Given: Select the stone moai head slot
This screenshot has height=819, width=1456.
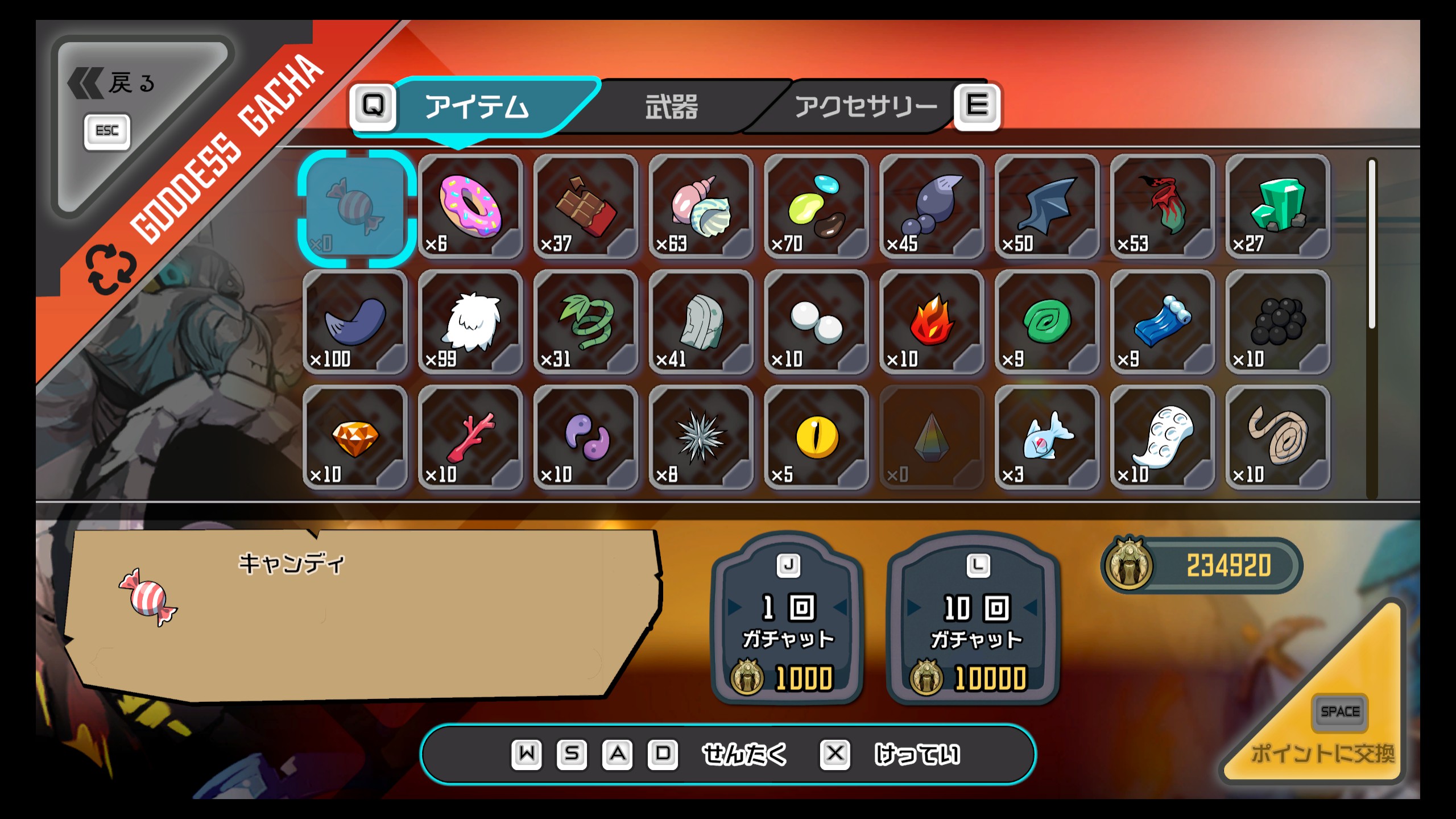Looking at the screenshot, I should pyautogui.click(x=701, y=322).
